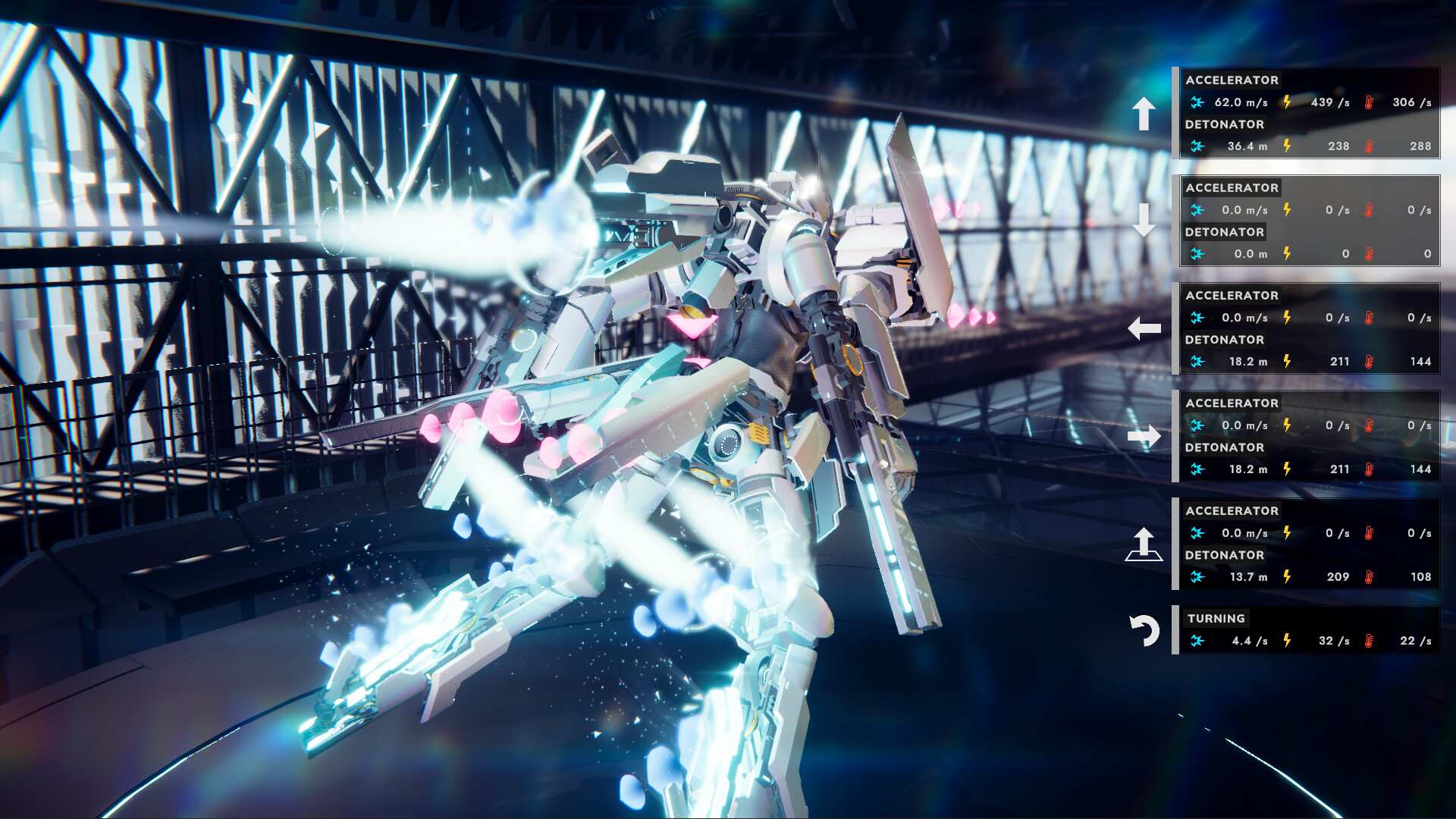Select the backward thrust stats panel
This screenshot has width=1456, height=819.
[1307, 221]
